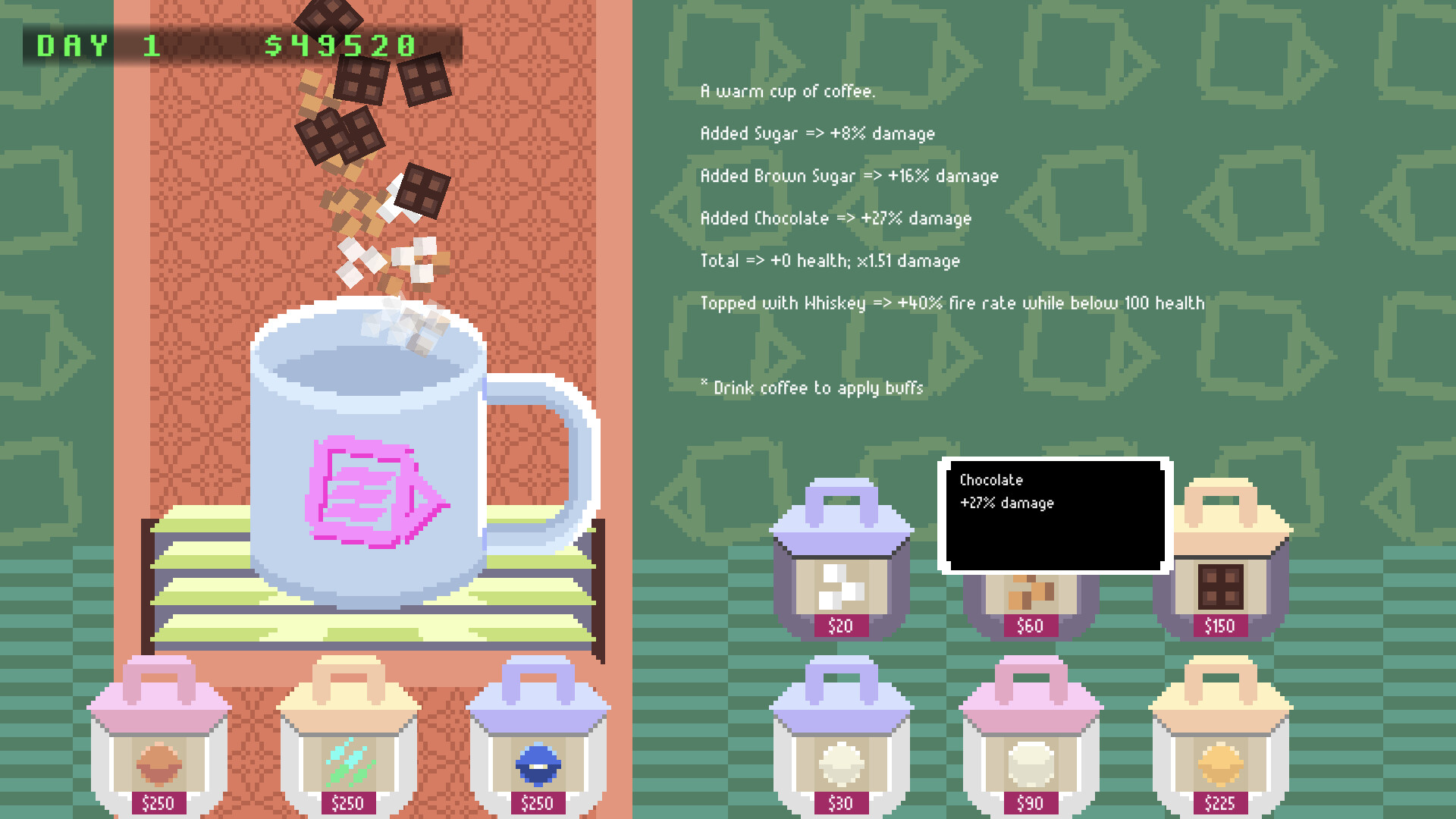Select the mint ingredient jar with yellow lid
This screenshot has width=1456, height=819.
[348, 758]
